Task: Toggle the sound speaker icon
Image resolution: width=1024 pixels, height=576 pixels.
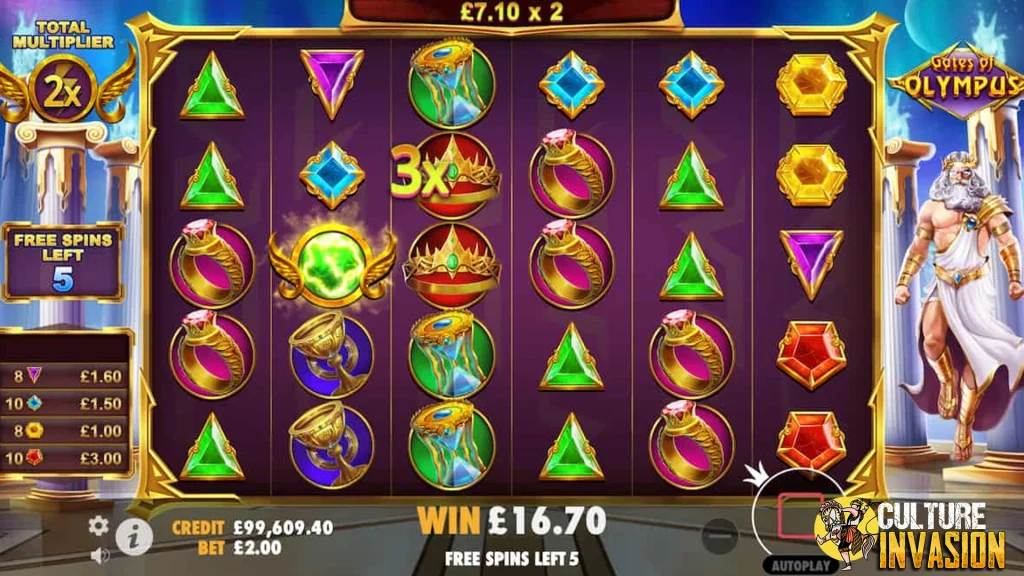Action: pyautogui.click(x=99, y=553)
